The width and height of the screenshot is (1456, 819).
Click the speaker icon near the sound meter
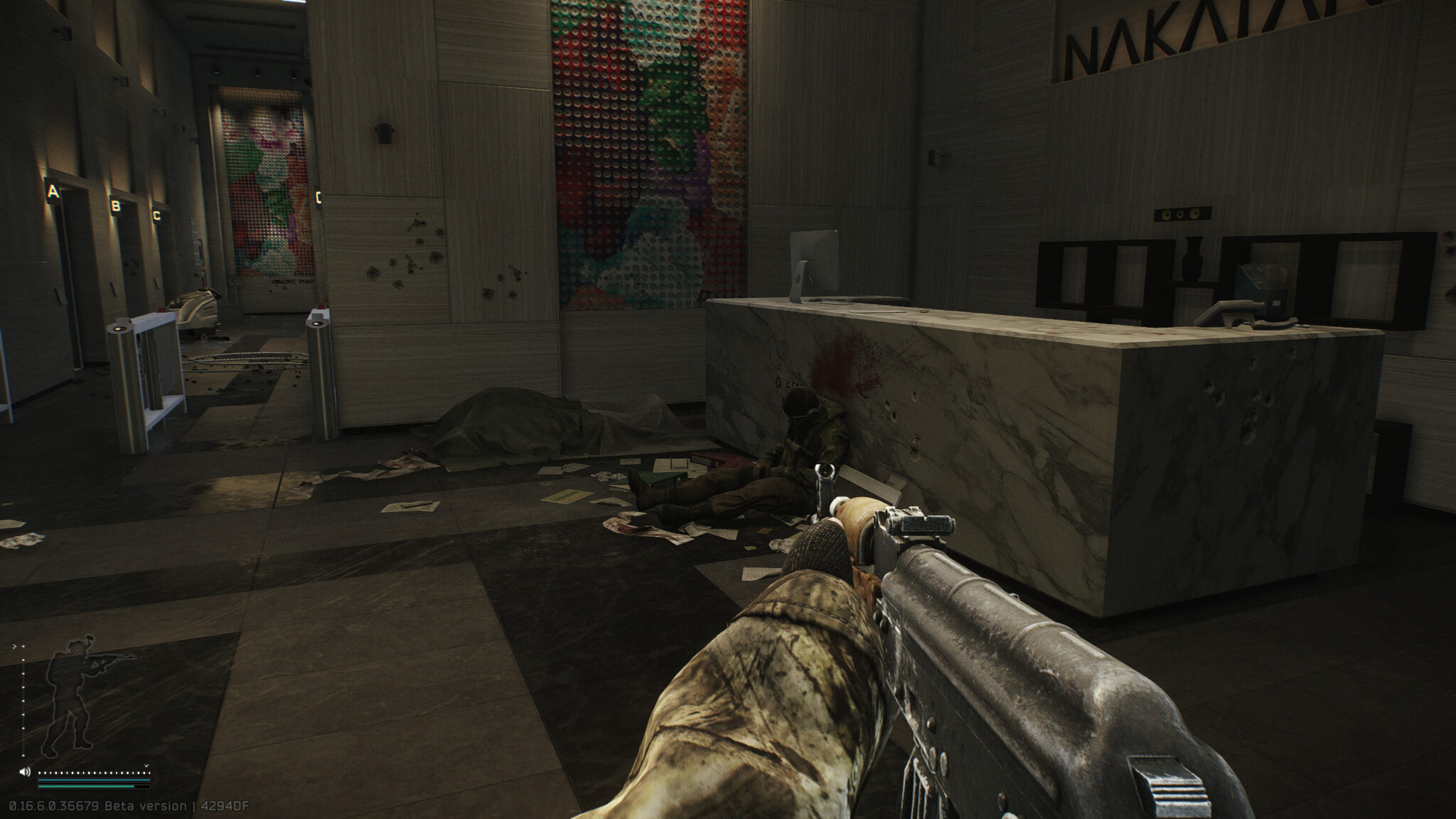[25, 771]
